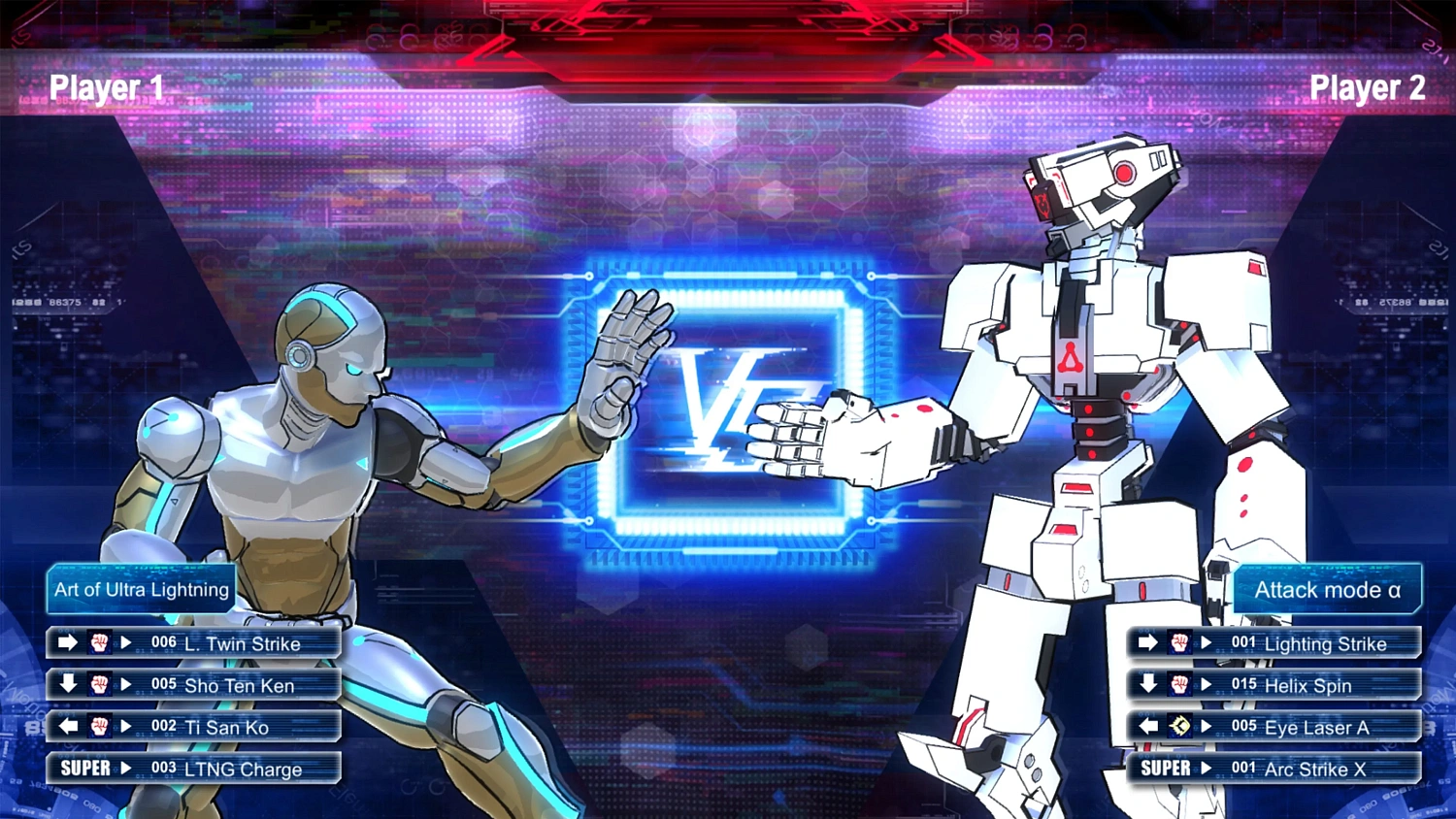
Task: Select the left arrow icon beside Eye Laser A
Action: coord(1147,727)
